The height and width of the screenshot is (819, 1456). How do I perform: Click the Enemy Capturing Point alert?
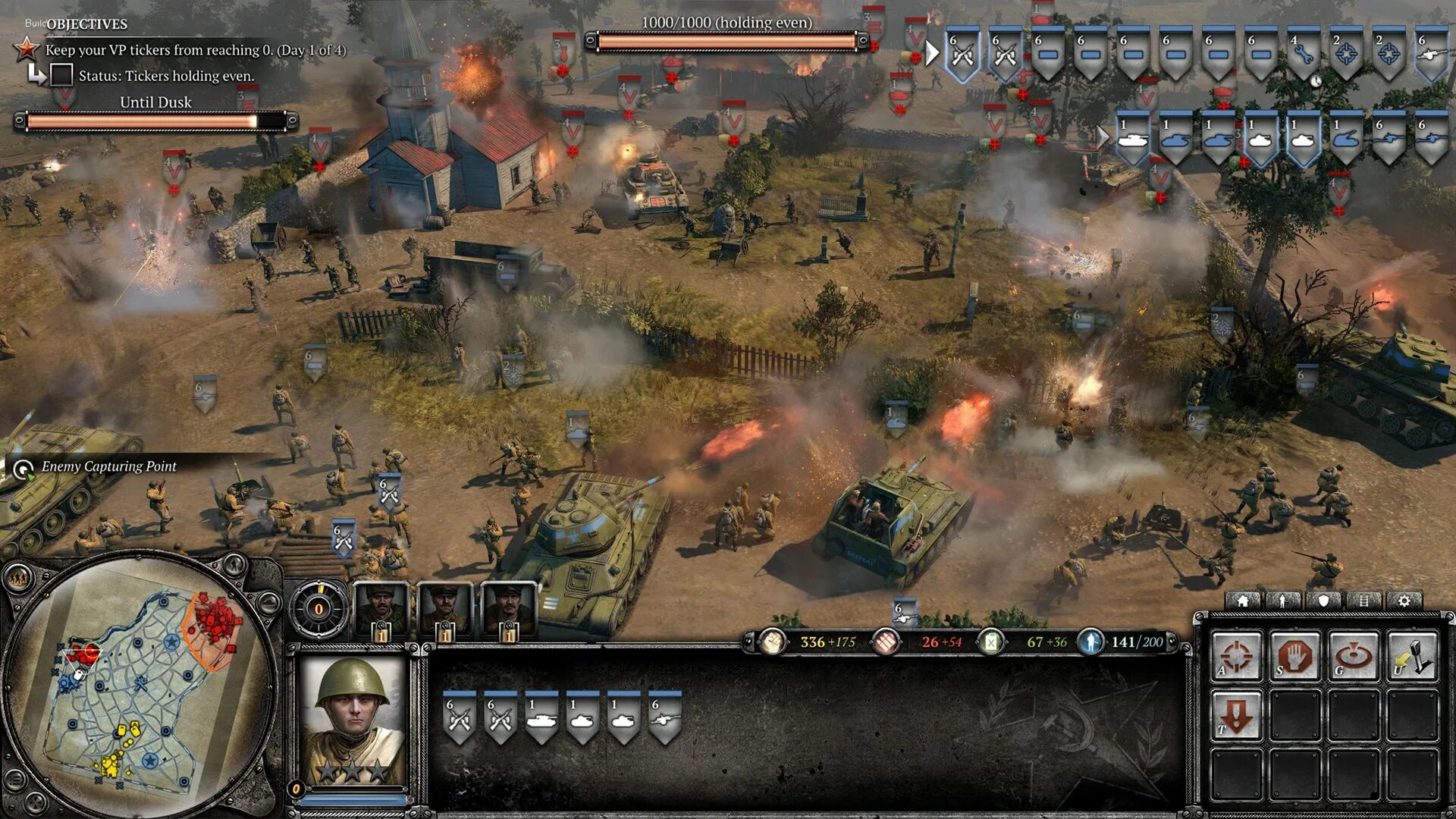(108, 466)
